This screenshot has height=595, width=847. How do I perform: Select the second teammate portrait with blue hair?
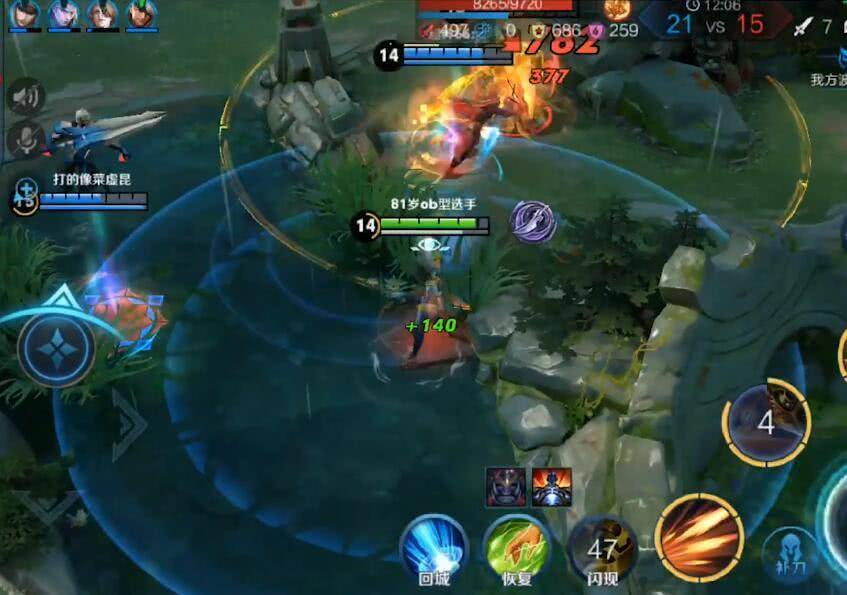pos(63,14)
